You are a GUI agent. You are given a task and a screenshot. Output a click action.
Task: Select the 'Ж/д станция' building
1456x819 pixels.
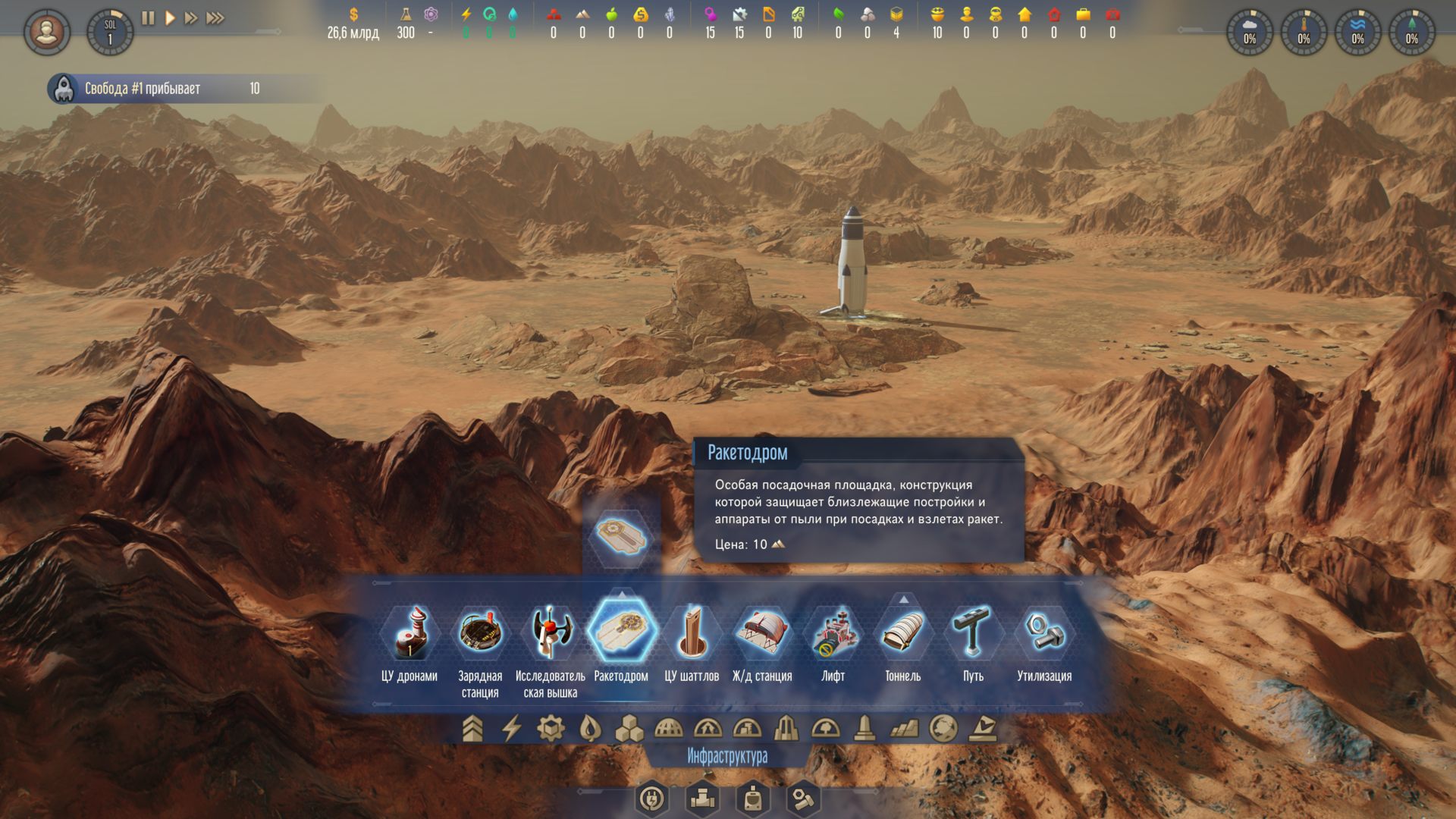point(762,632)
